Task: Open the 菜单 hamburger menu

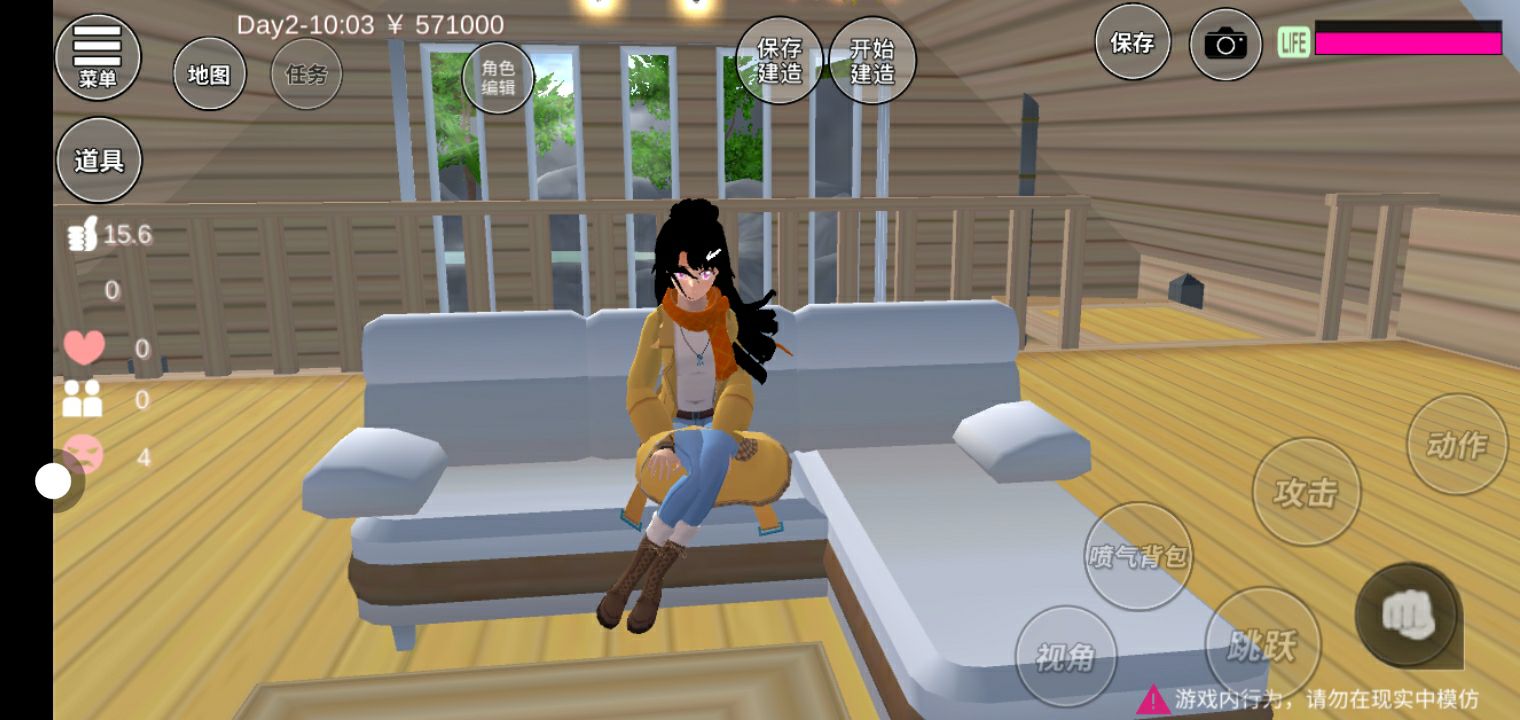Action: tap(97, 56)
